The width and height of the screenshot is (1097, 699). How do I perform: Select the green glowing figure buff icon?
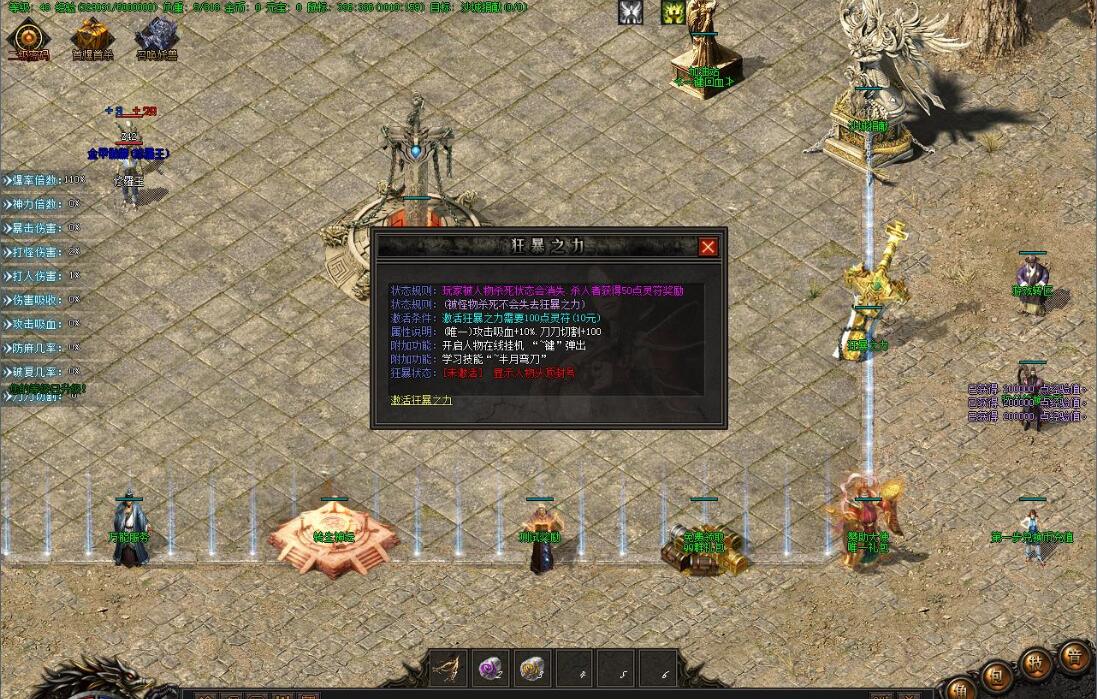pos(673,12)
